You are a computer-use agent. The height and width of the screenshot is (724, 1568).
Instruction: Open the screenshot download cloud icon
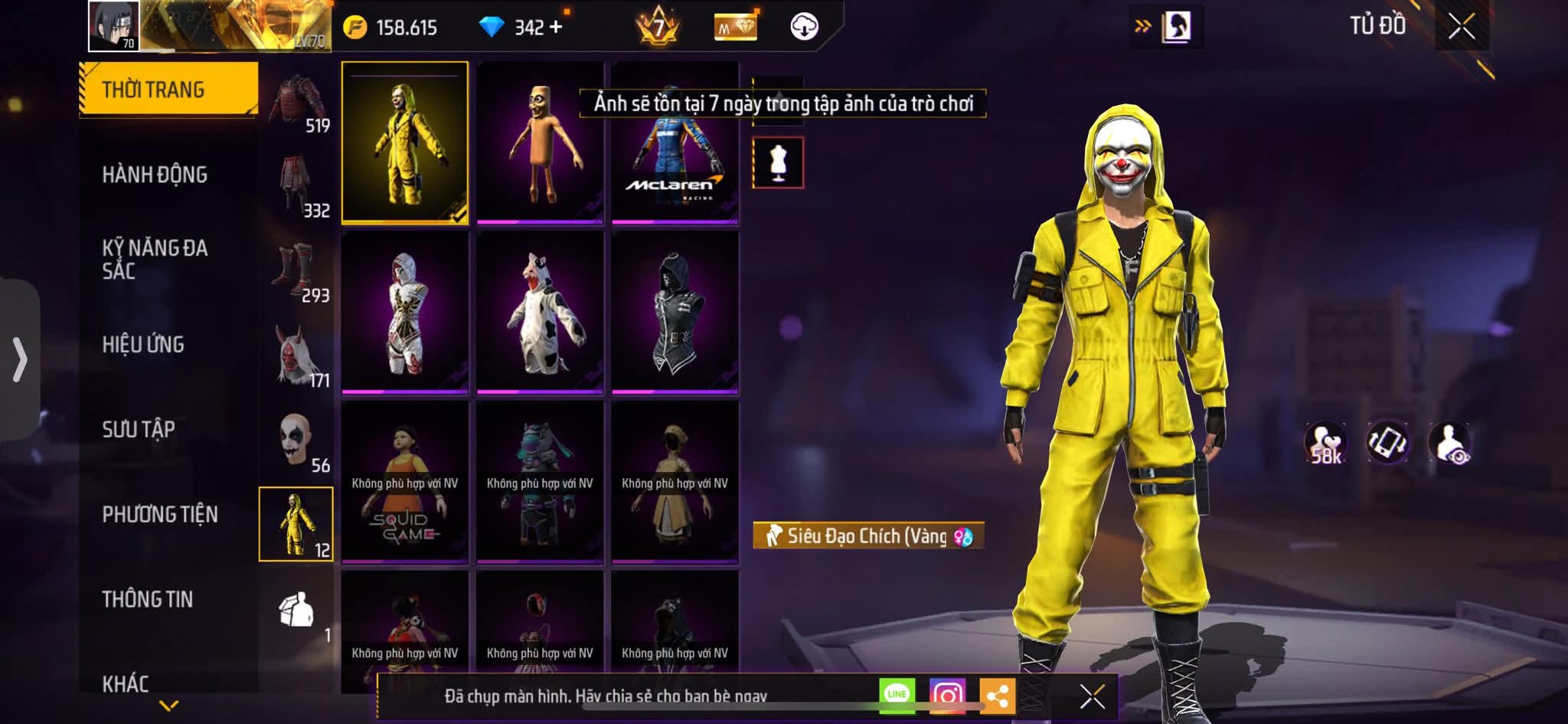[x=803, y=25]
